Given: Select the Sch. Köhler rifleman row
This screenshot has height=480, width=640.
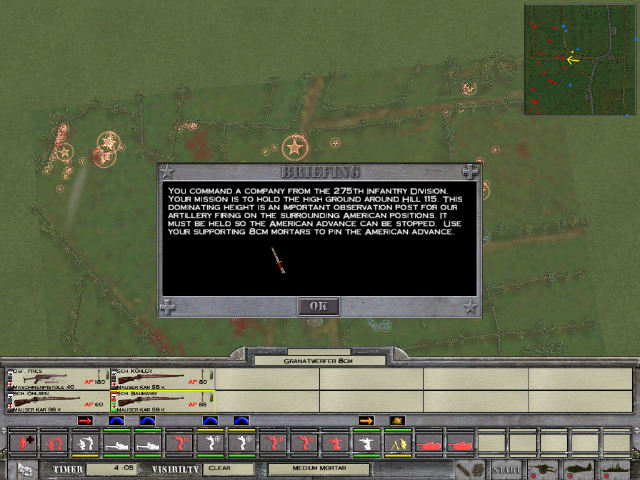Looking at the screenshot, I should click(x=161, y=378).
